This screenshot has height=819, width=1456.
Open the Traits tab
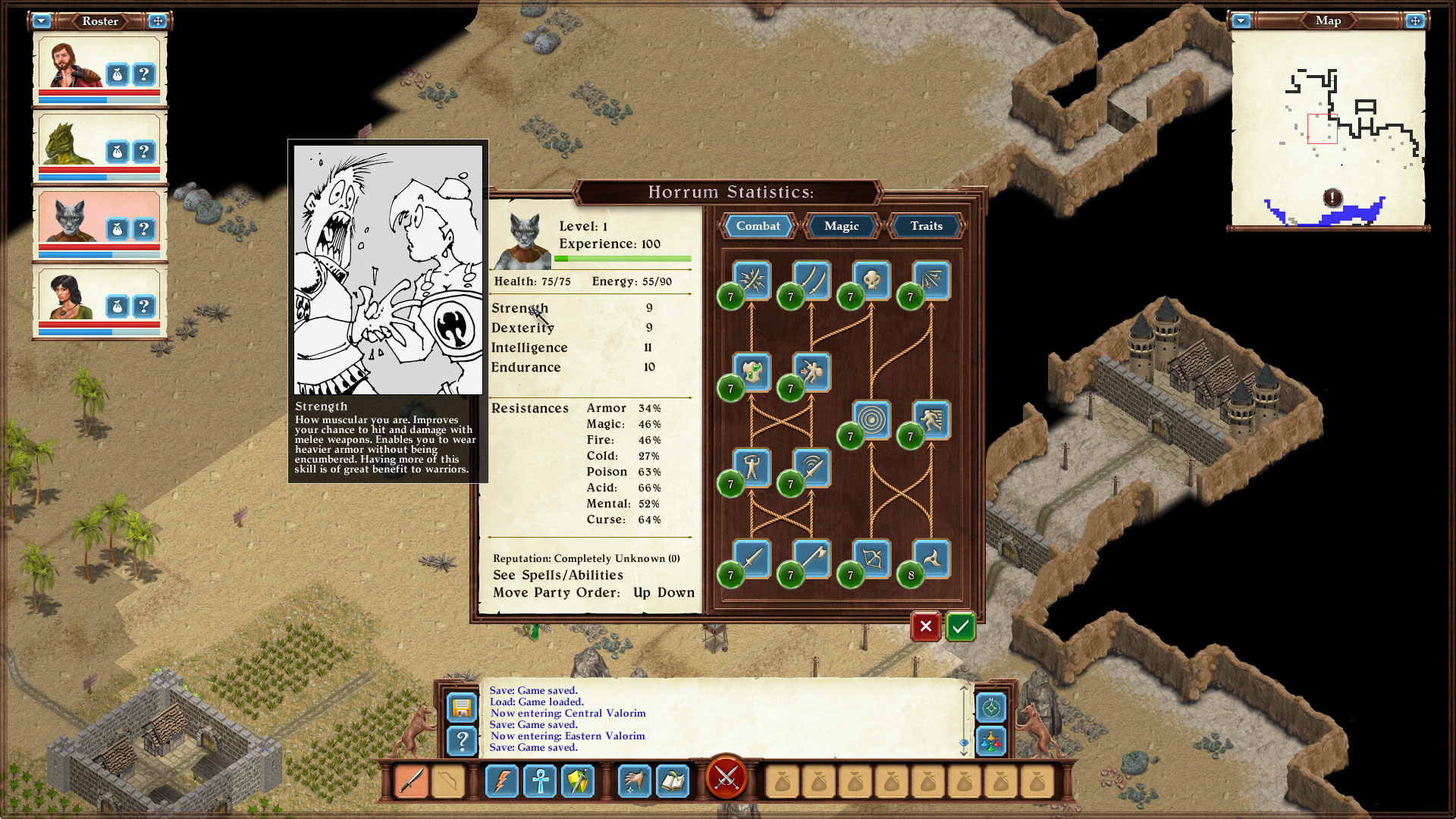925,226
